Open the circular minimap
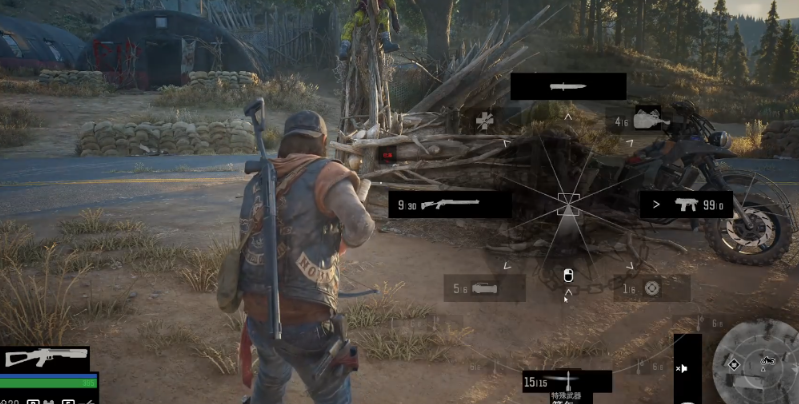Viewport: 799px width, 404px height. (x=757, y=362)
